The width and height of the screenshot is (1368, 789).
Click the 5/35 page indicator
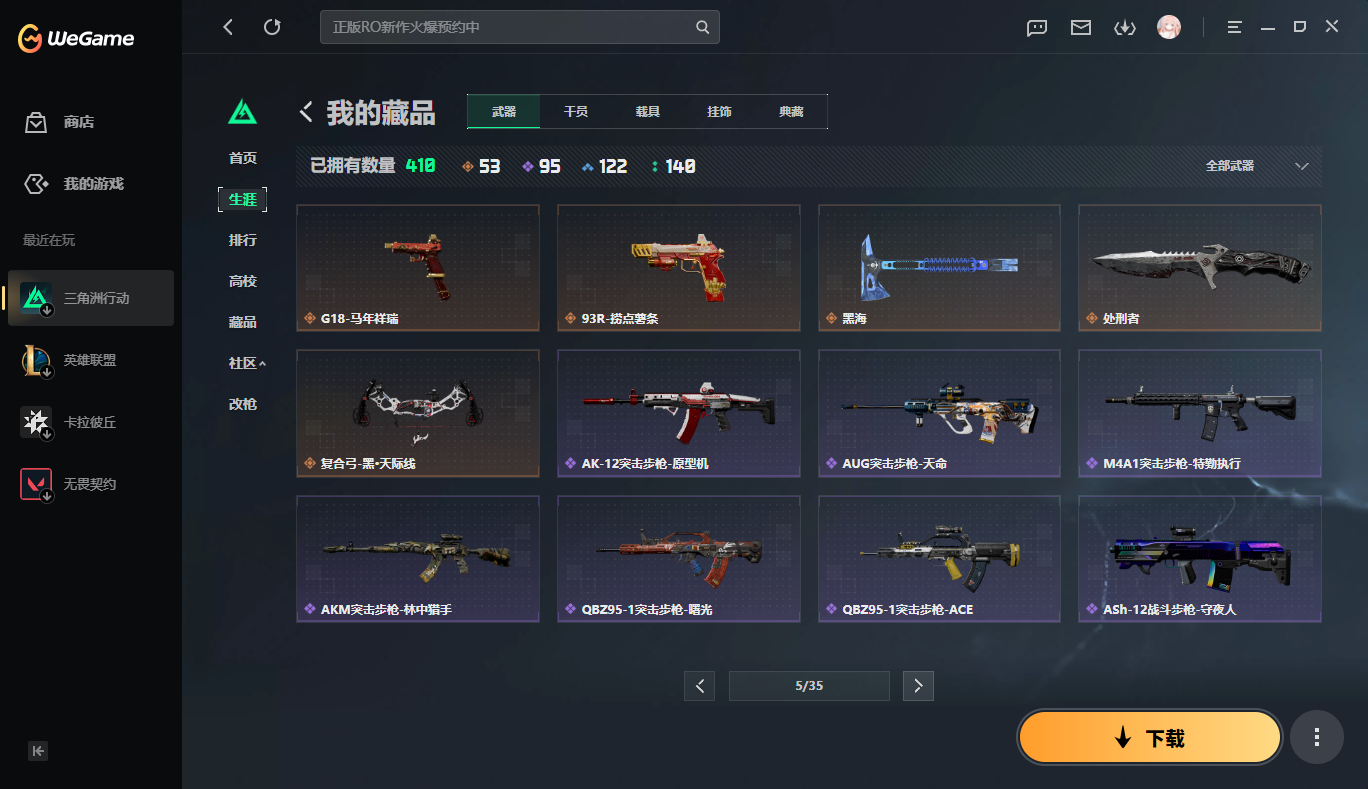click(x=808, y=685)
